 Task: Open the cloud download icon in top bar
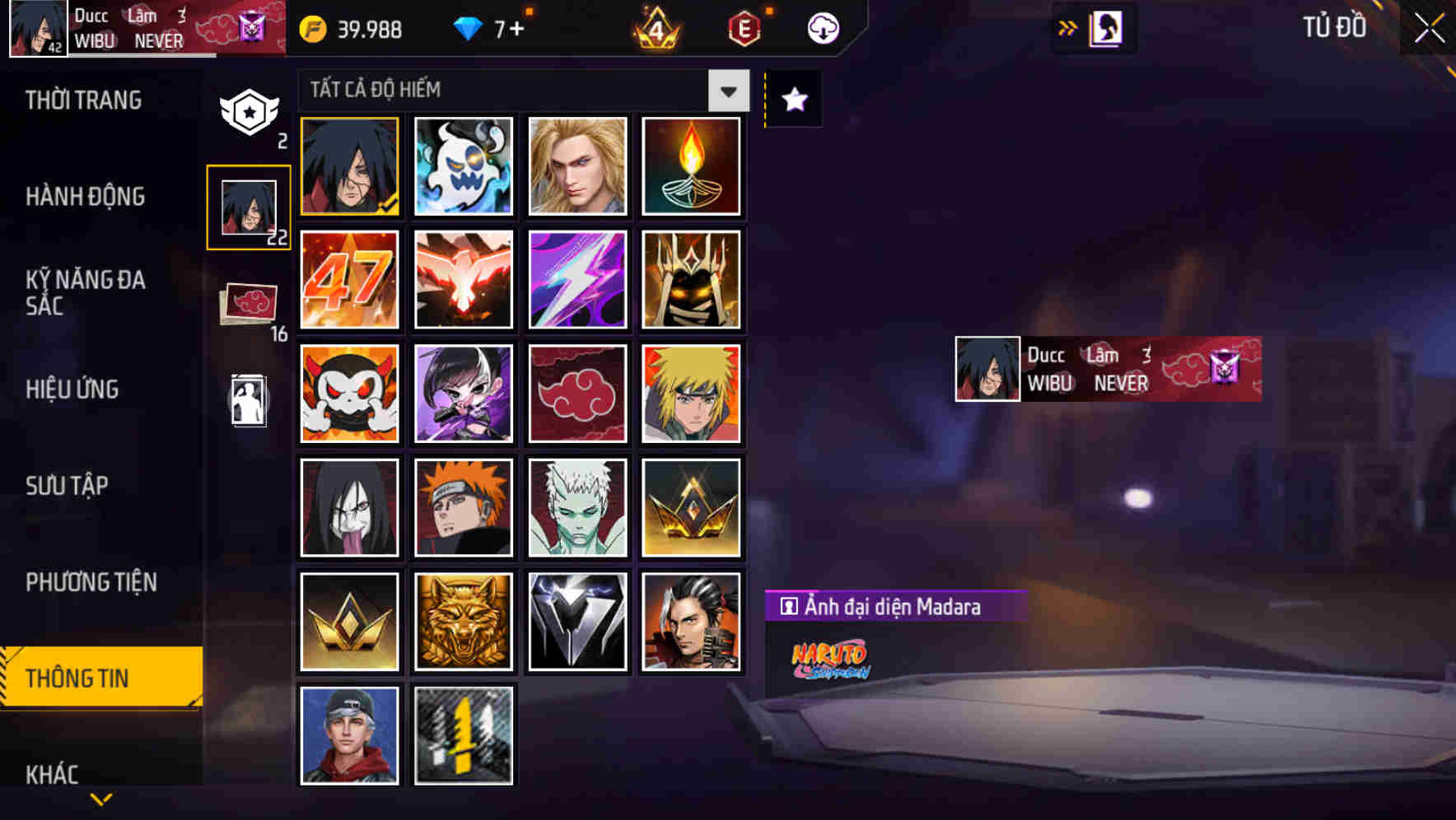[823, 27]
